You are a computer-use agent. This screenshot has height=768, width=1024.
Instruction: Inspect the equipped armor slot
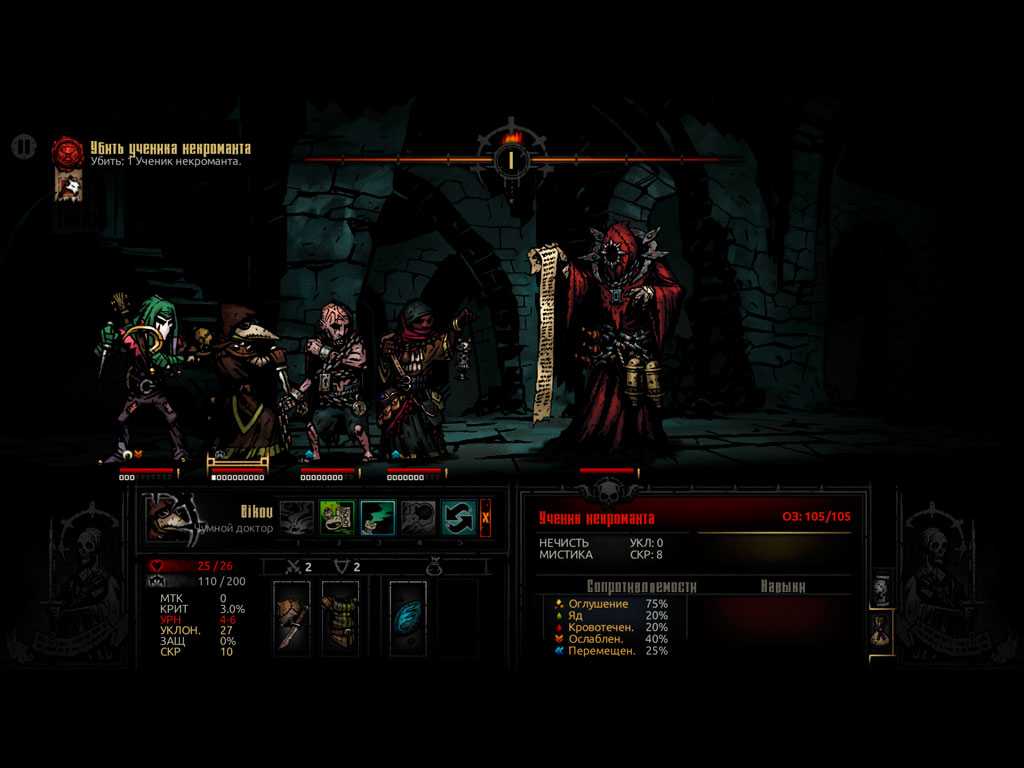point(340,618)
